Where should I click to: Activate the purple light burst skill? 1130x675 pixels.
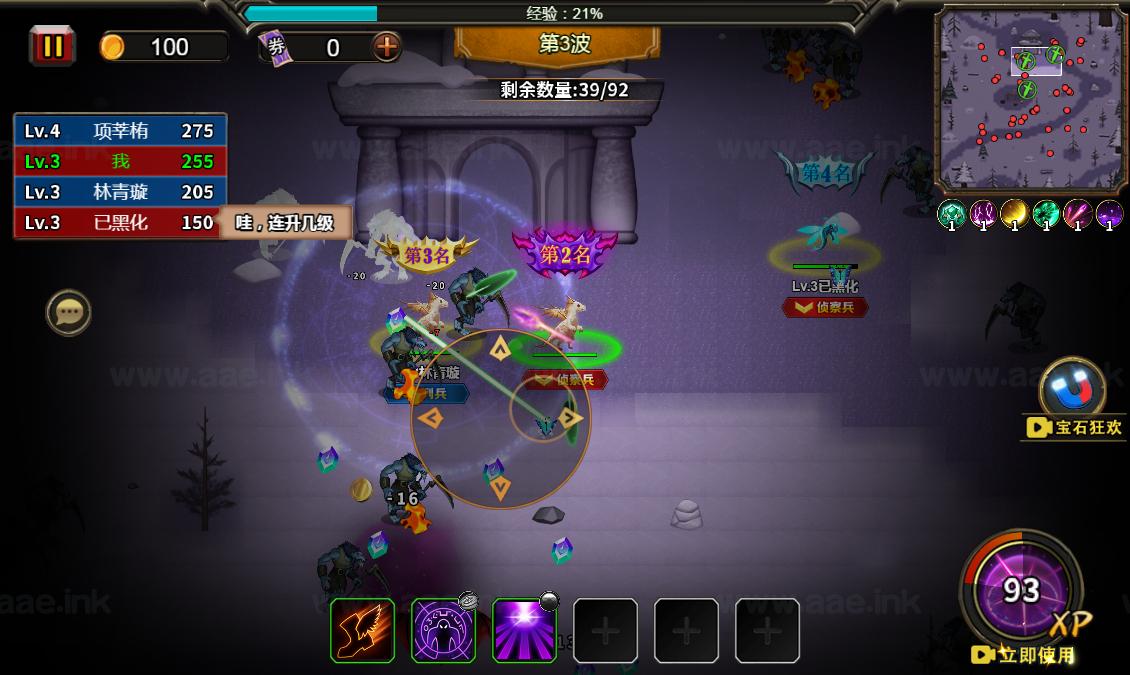(x=524, y=630)
